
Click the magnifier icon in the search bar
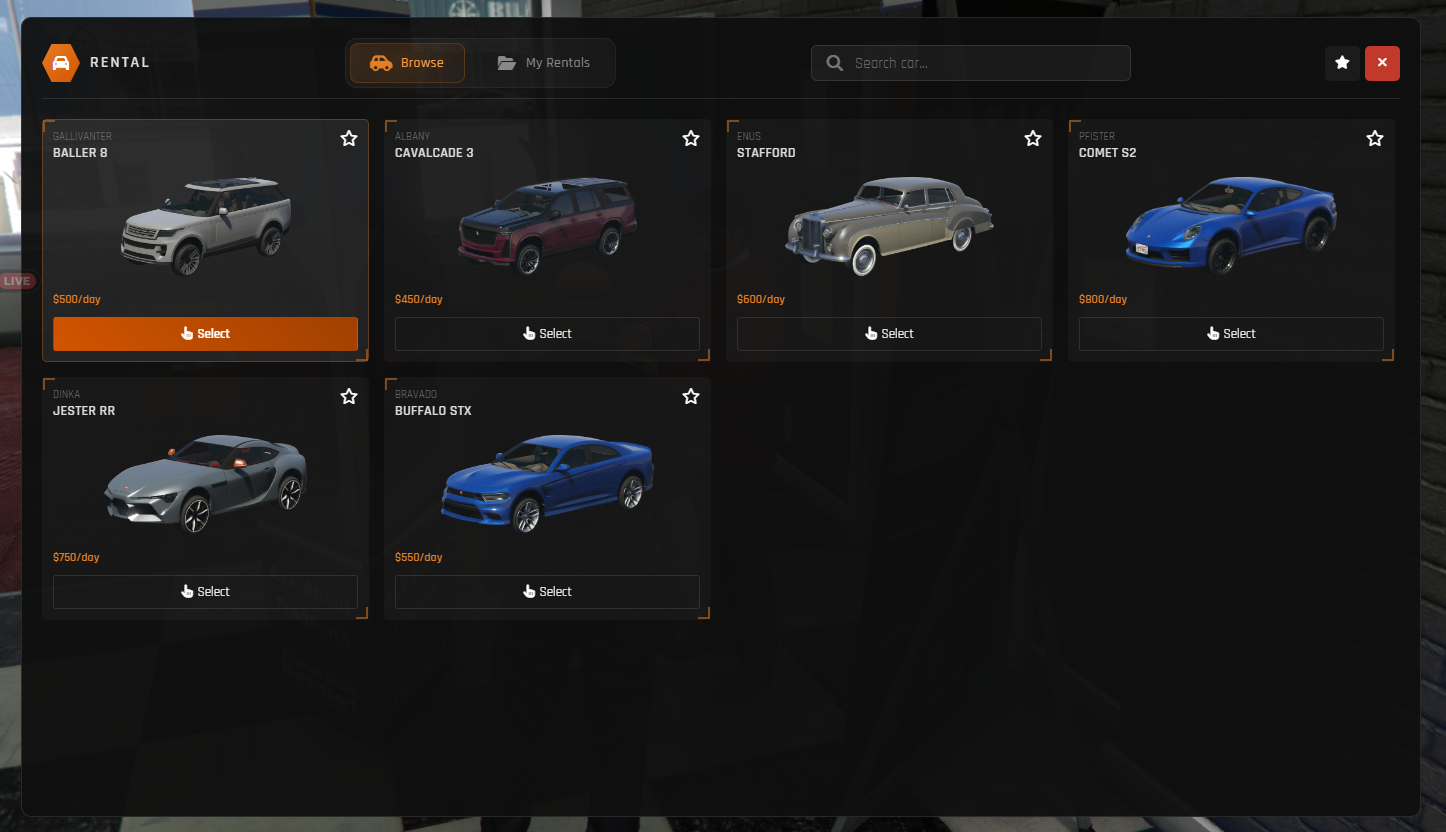tap(834, 62)
